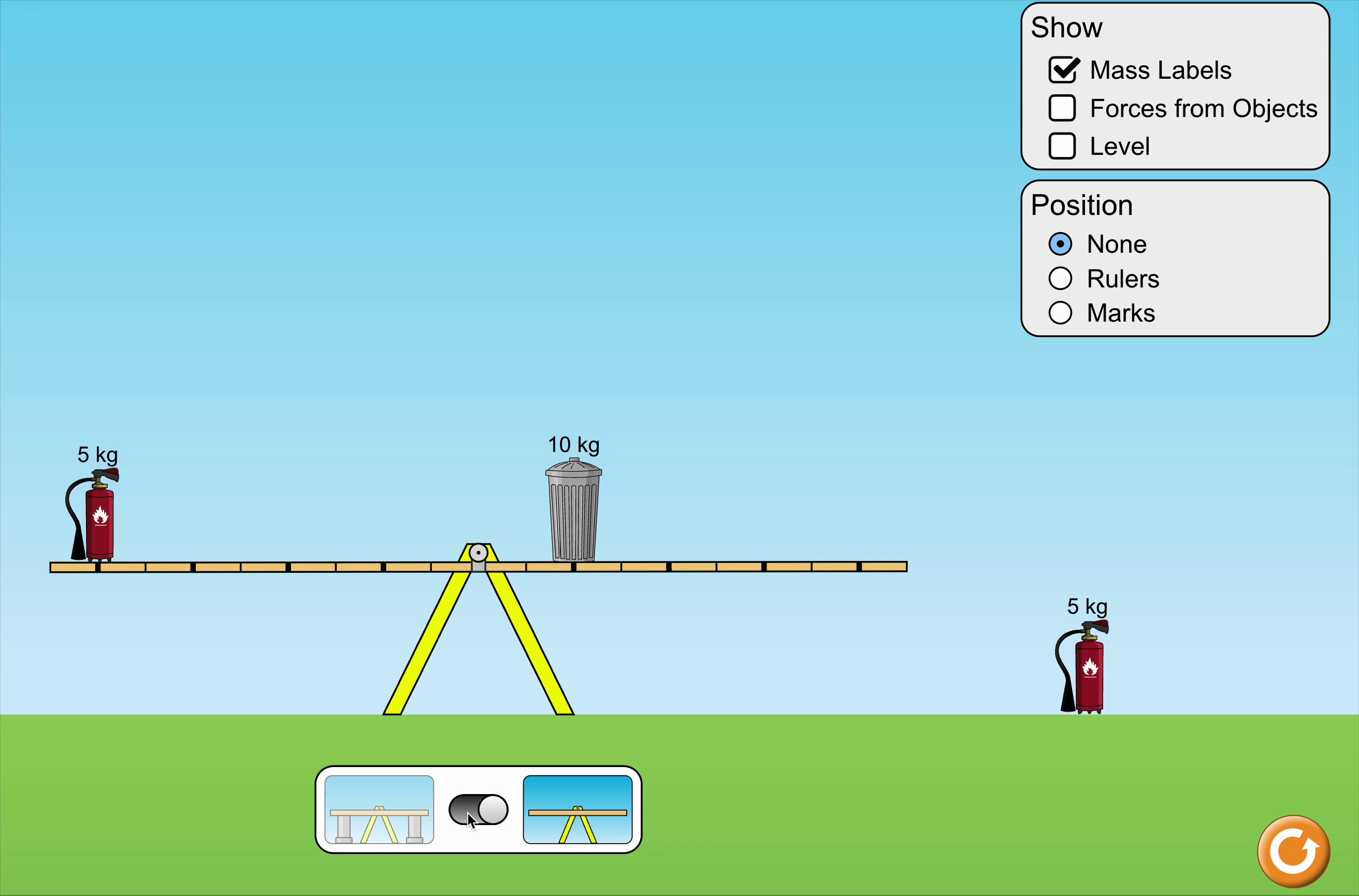Choose the unsupported plank thumbnail
The image size is (1359, 896).
pyautogui.click(x=577, y=810)
